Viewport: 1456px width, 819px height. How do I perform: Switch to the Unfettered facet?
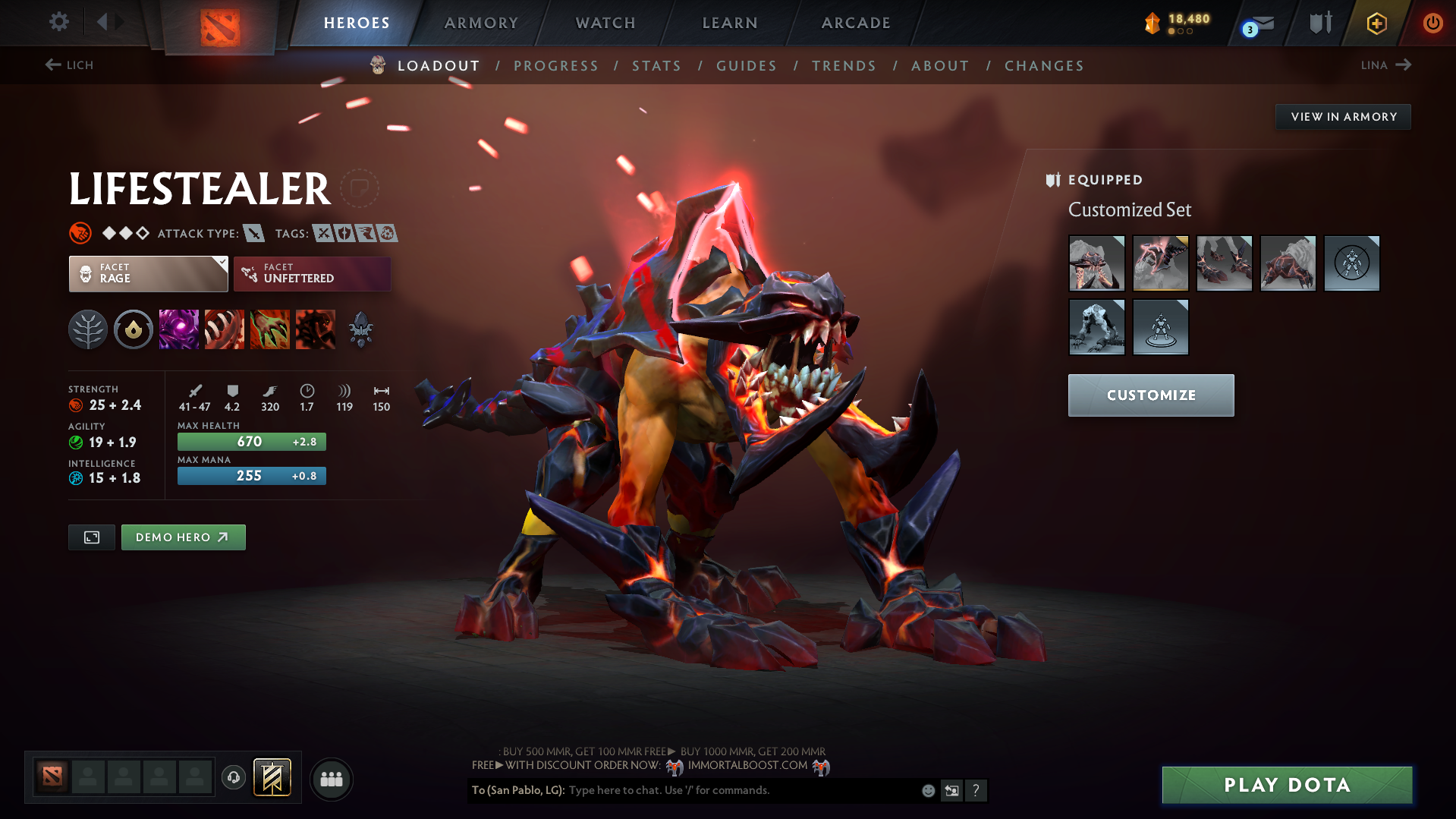point(312,273)
